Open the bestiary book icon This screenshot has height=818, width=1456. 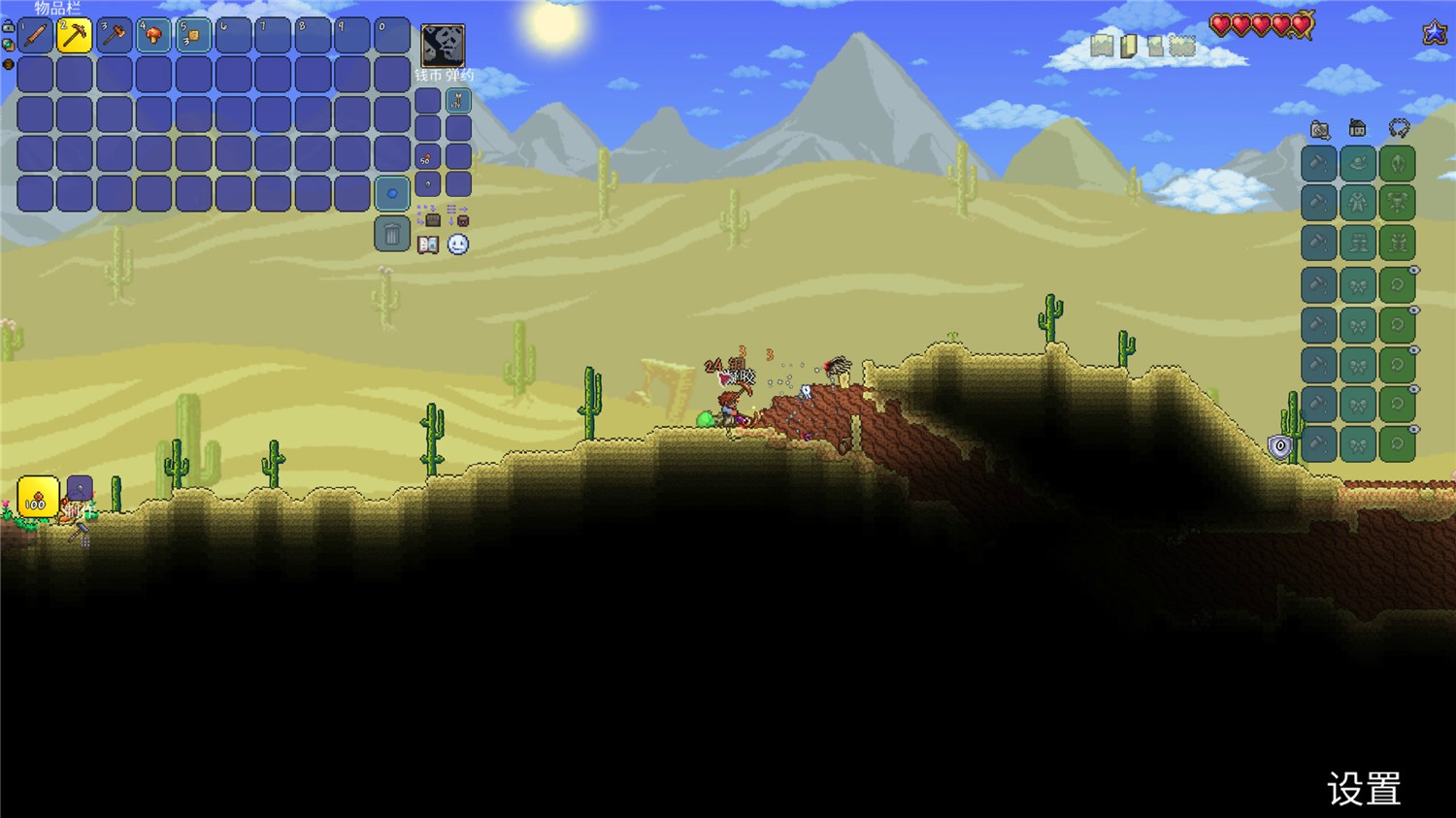pyautogui.click(x=428, y=245)
